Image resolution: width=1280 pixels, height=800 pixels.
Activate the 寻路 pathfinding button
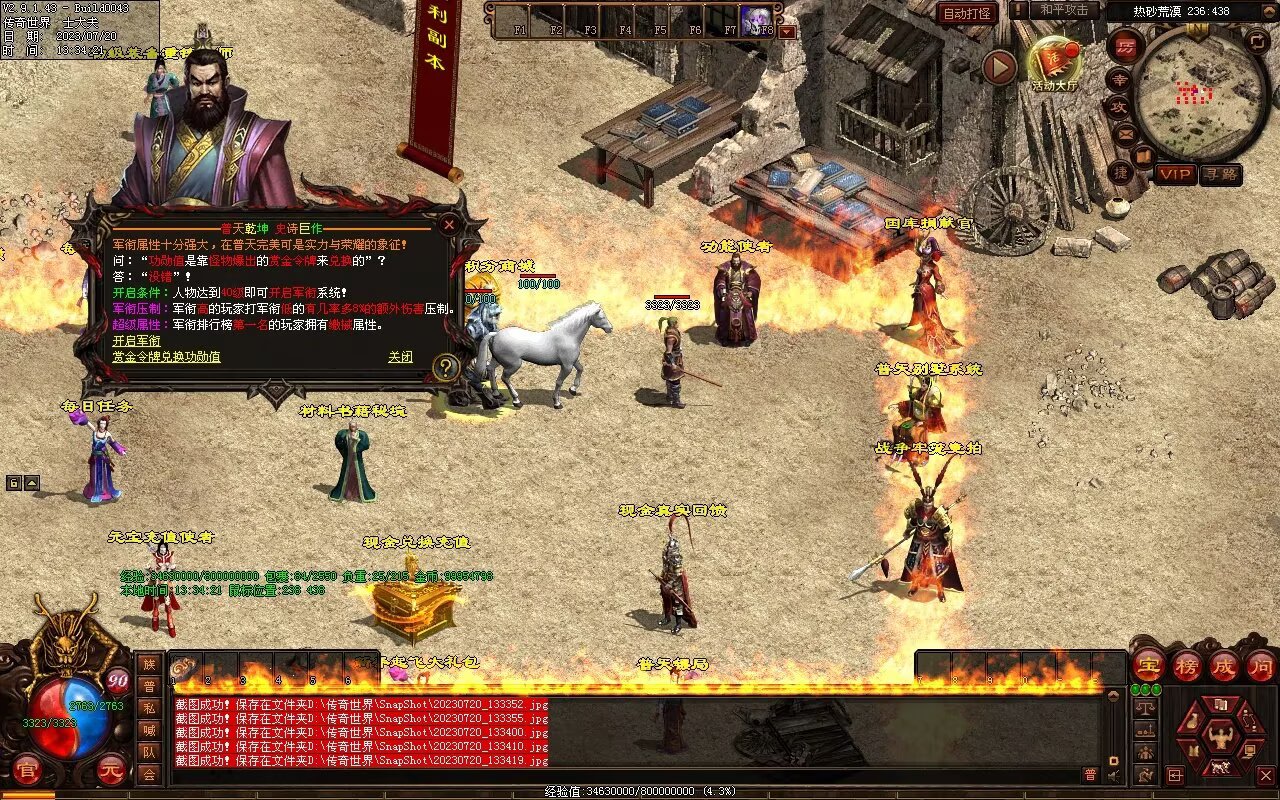[x=1220, y=174]
